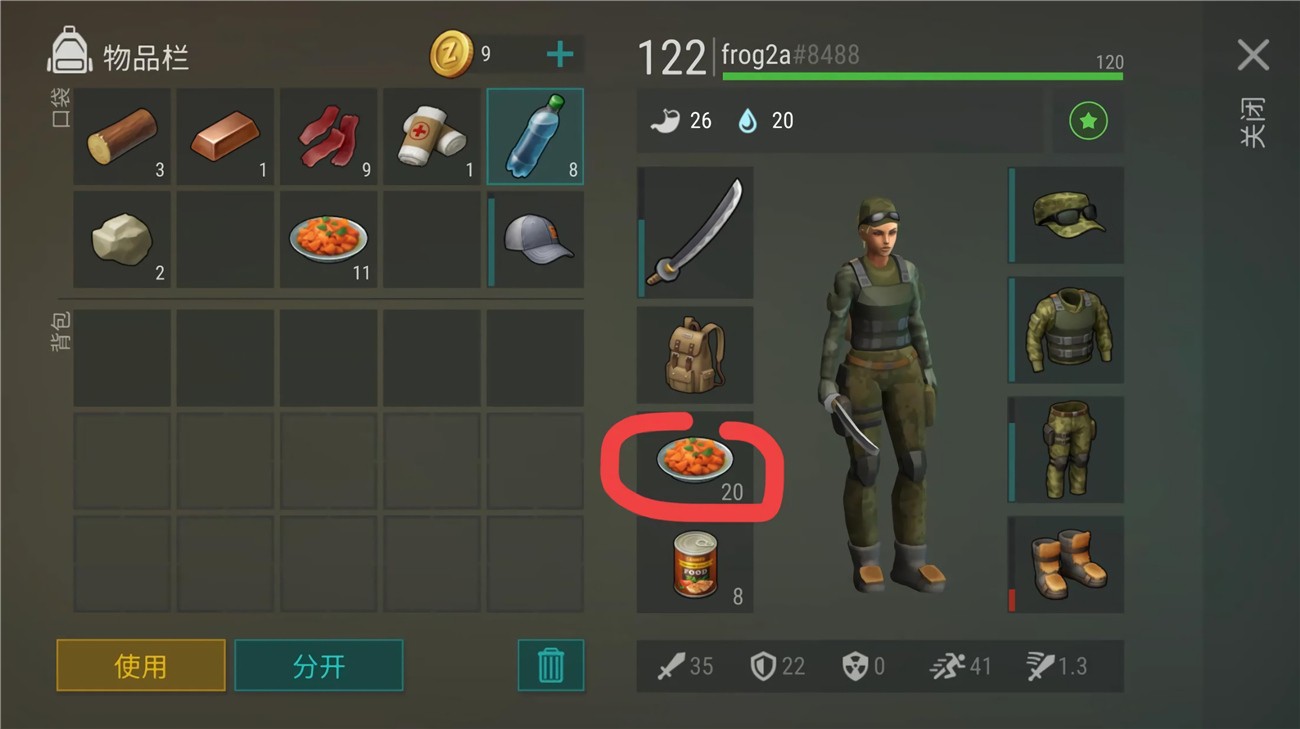This screenshot has width=1300, height=729.
Task: Click the green star button
Action: [x=1088, y=122]
